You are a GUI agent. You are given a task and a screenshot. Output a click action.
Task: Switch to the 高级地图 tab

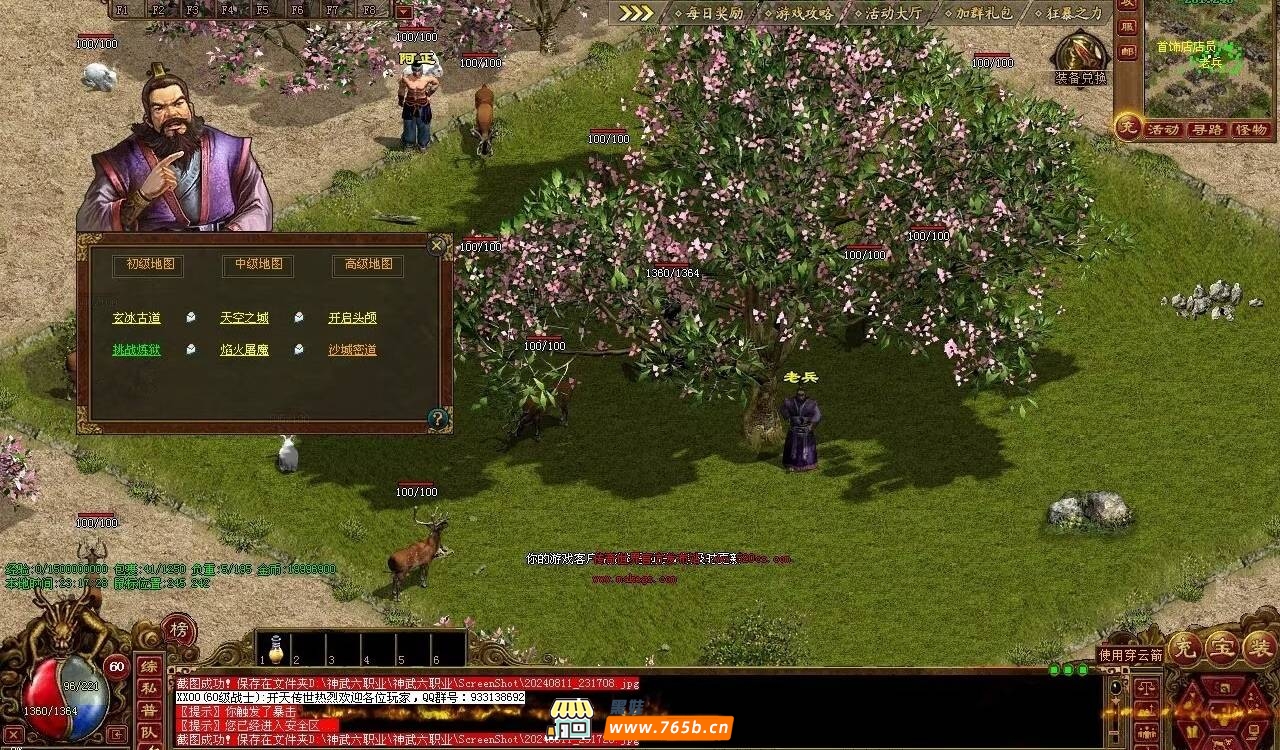tap(368, 265)
